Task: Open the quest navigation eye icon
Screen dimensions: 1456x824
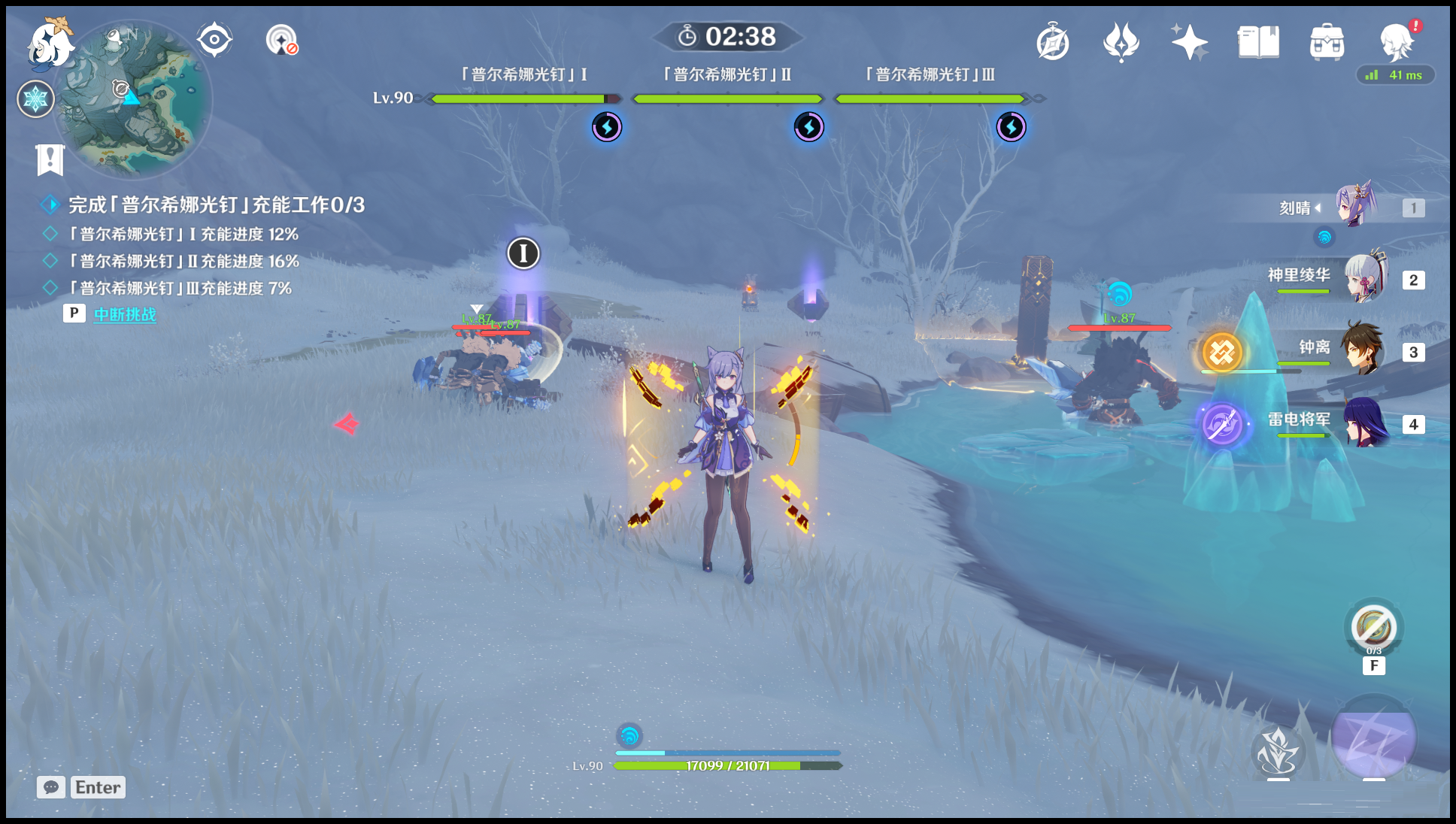Action: (x=214, y=40)
